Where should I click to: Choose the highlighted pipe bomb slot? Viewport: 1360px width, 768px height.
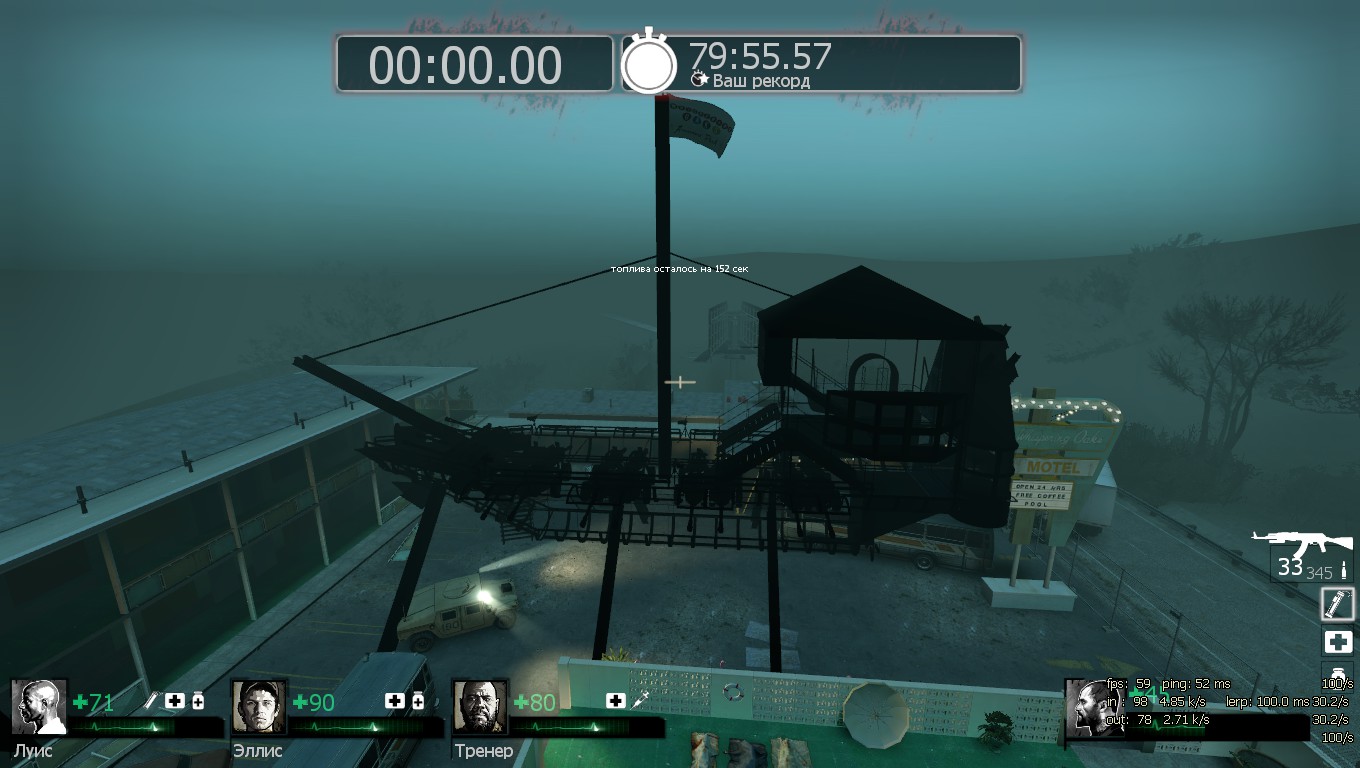(x=1337, y=603)
